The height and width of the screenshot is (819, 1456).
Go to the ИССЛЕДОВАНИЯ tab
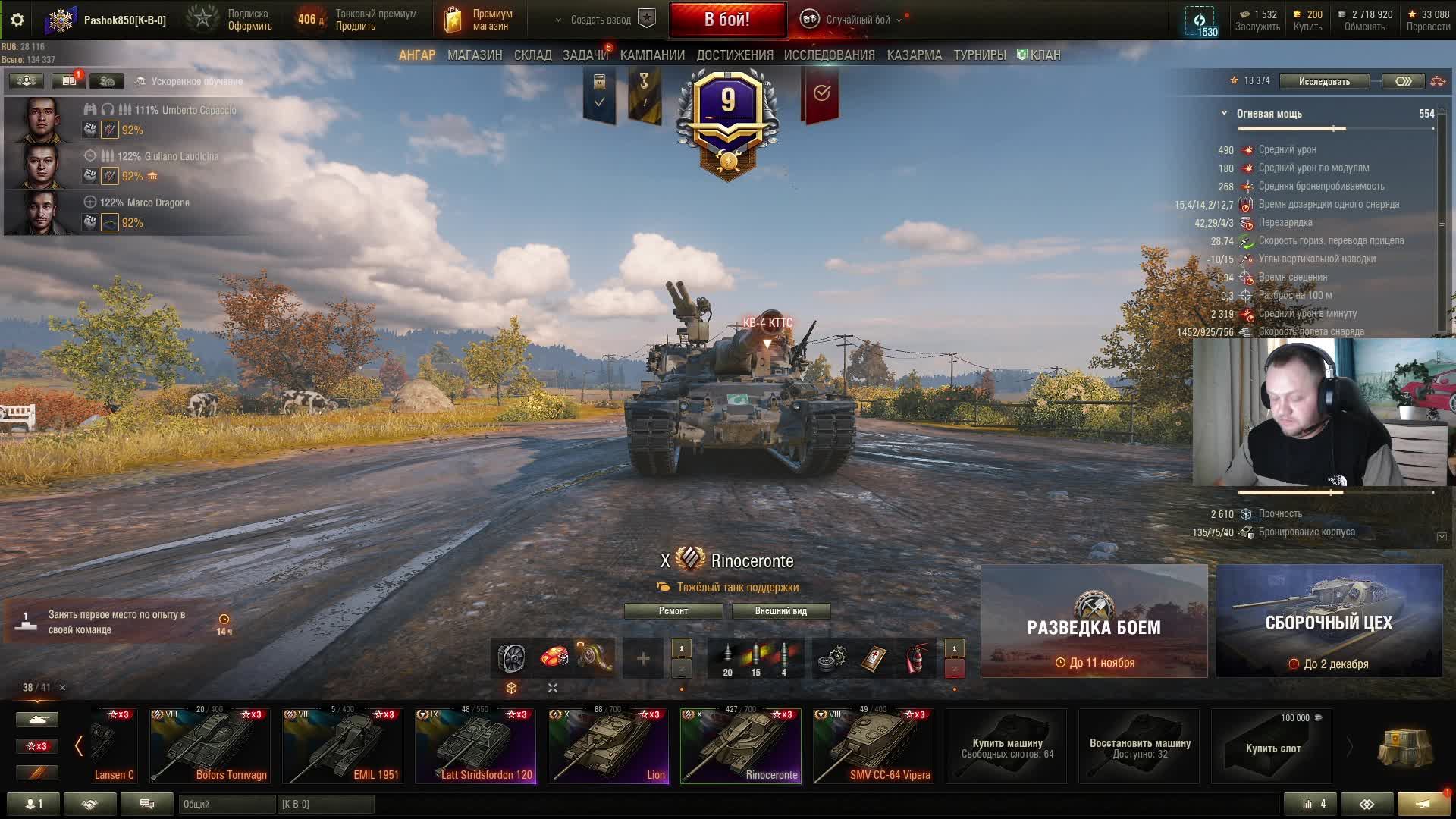(x=829, y=55)
